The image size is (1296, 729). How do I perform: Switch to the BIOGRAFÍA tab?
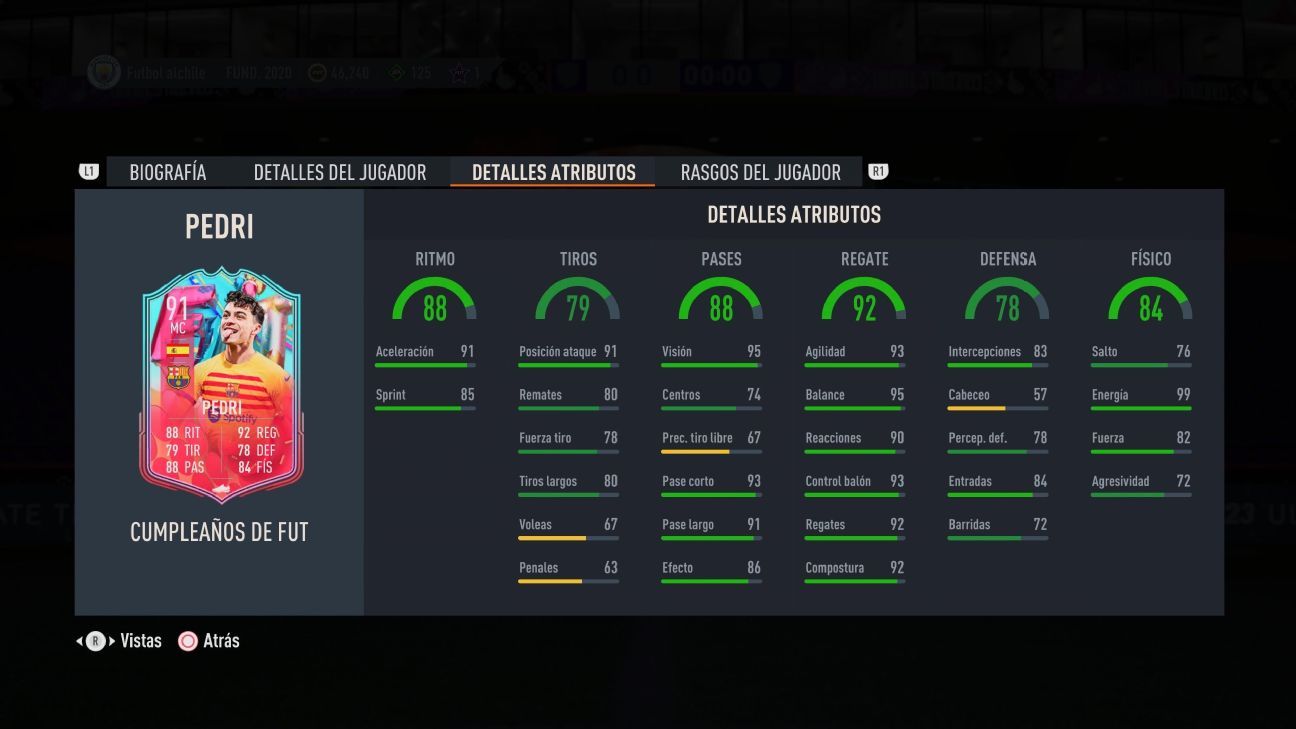pos(167,171)
